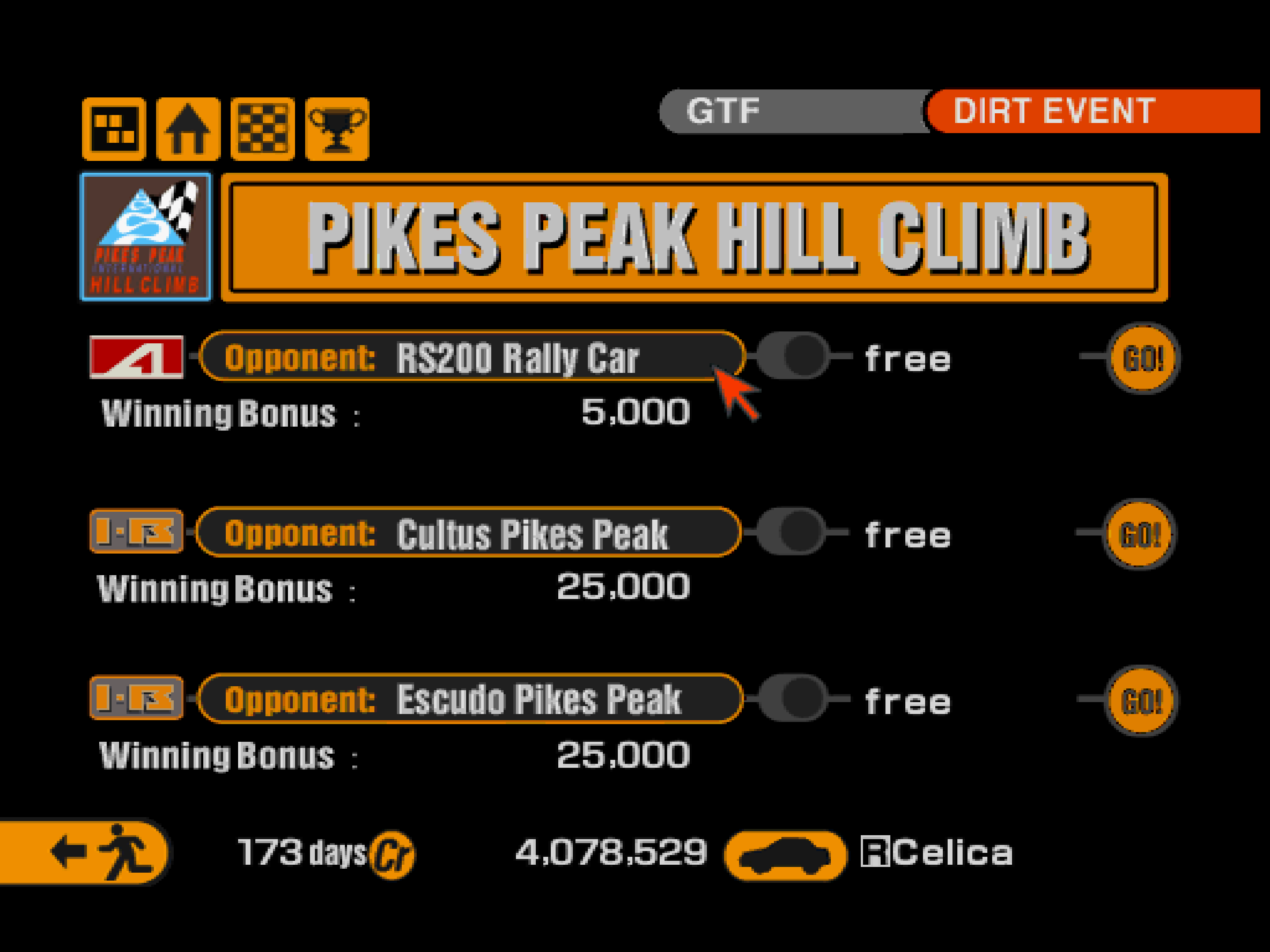The height and width of the screenshot is (952, 1270).
Task: Launch the Escudo Pikes Peak race with GO!
Action: coord(1141,700)
